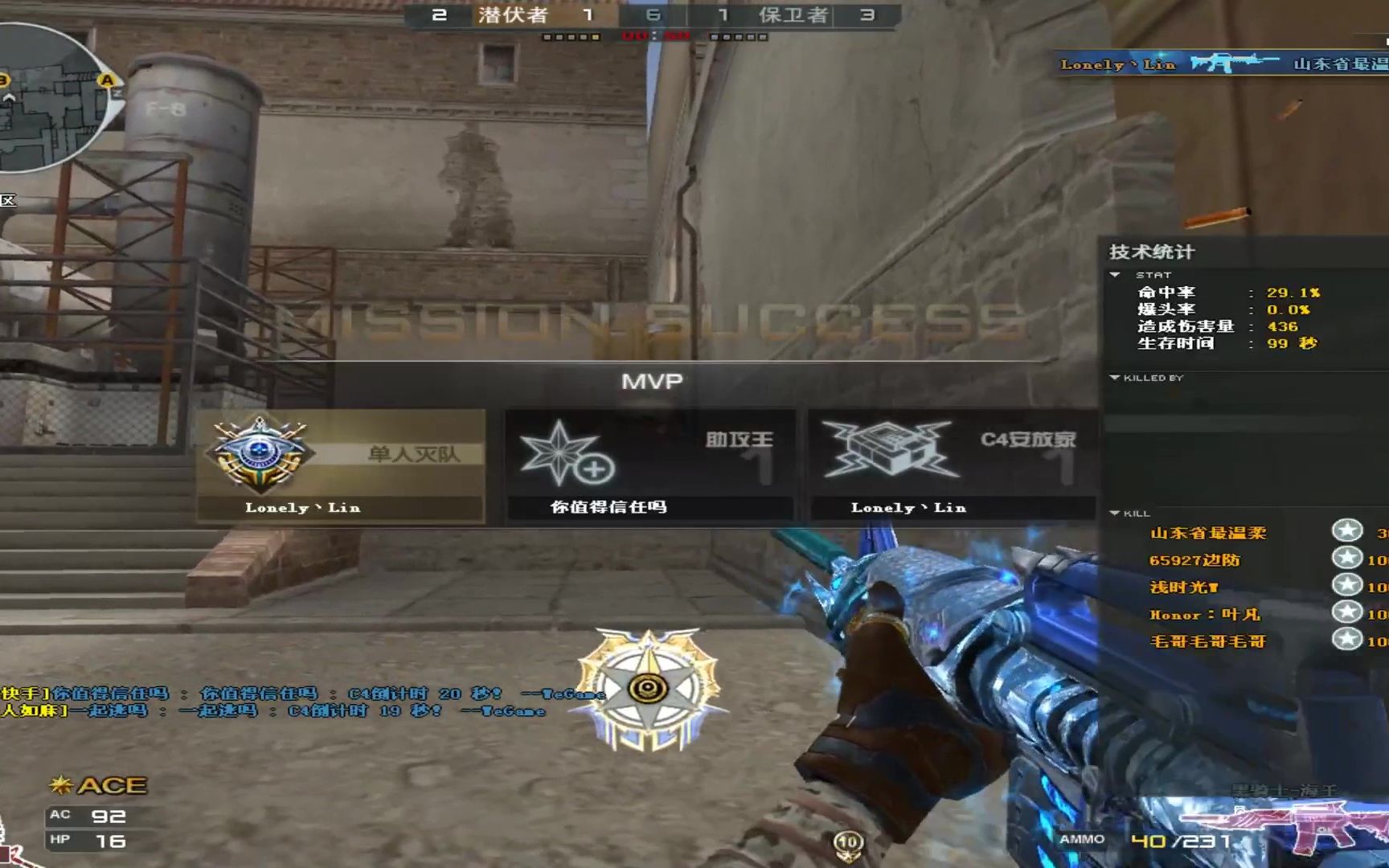Collapse the STAT section arrow
Viewport: 1389px width, 868px height.
[1115, 275]
